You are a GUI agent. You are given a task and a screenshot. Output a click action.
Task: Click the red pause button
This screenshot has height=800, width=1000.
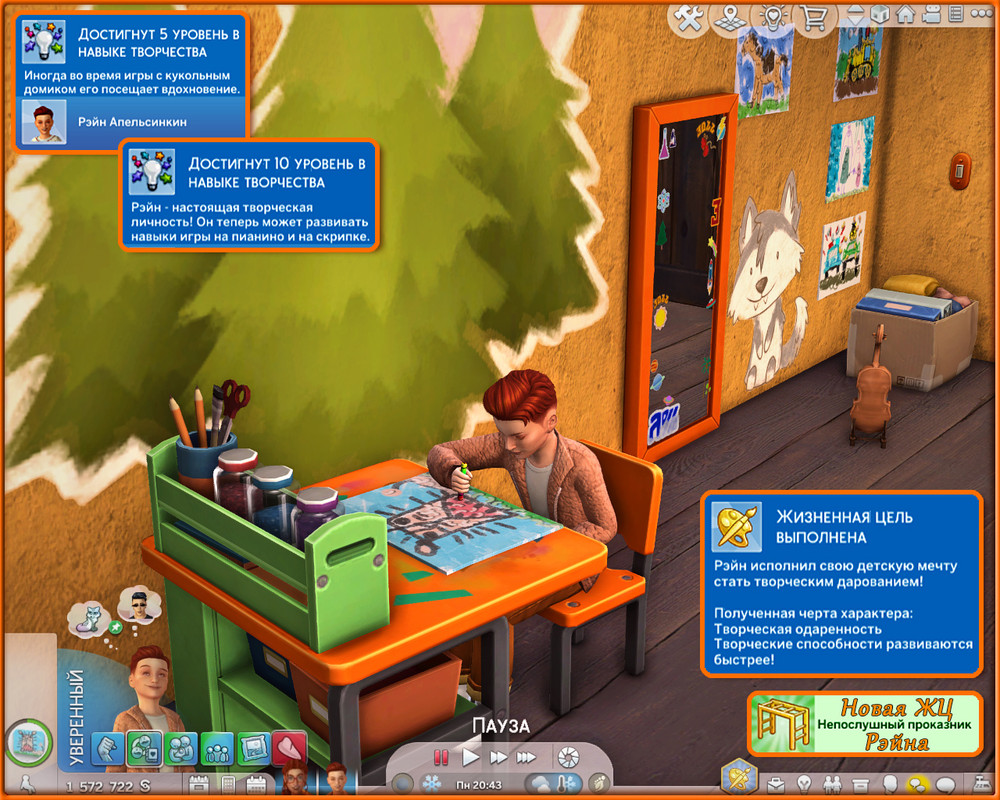(x=441, y=757)
